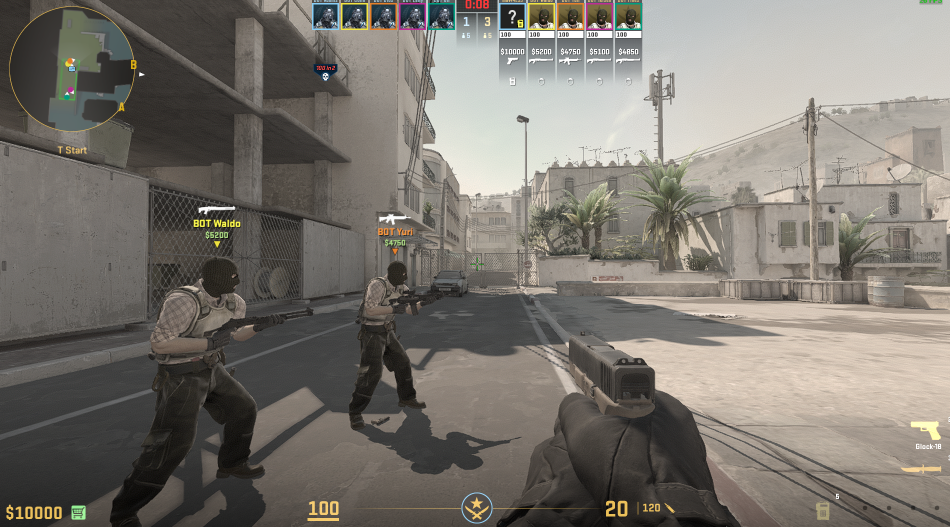The width and height of the screenshot is (950, 527).
Task: Click the circular radar minimap
Action: click(72, 70)
